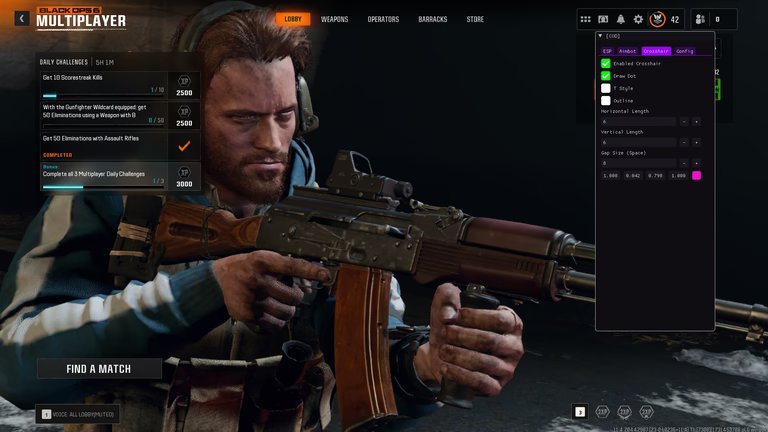Enable the Outline checkbox

point(606,100)
